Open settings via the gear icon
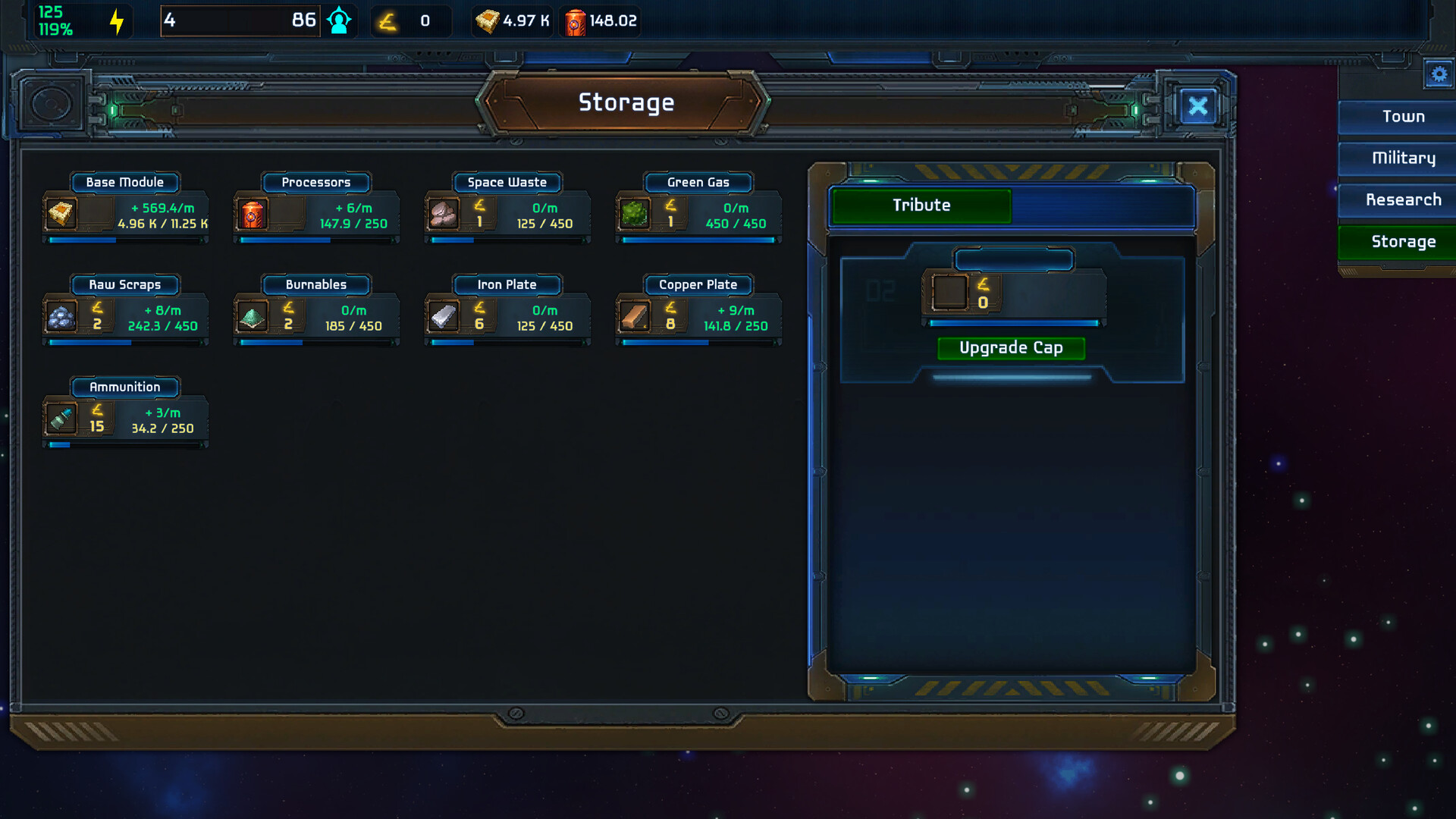This screenshot has width=1456, height=819. pos(1439,74)
